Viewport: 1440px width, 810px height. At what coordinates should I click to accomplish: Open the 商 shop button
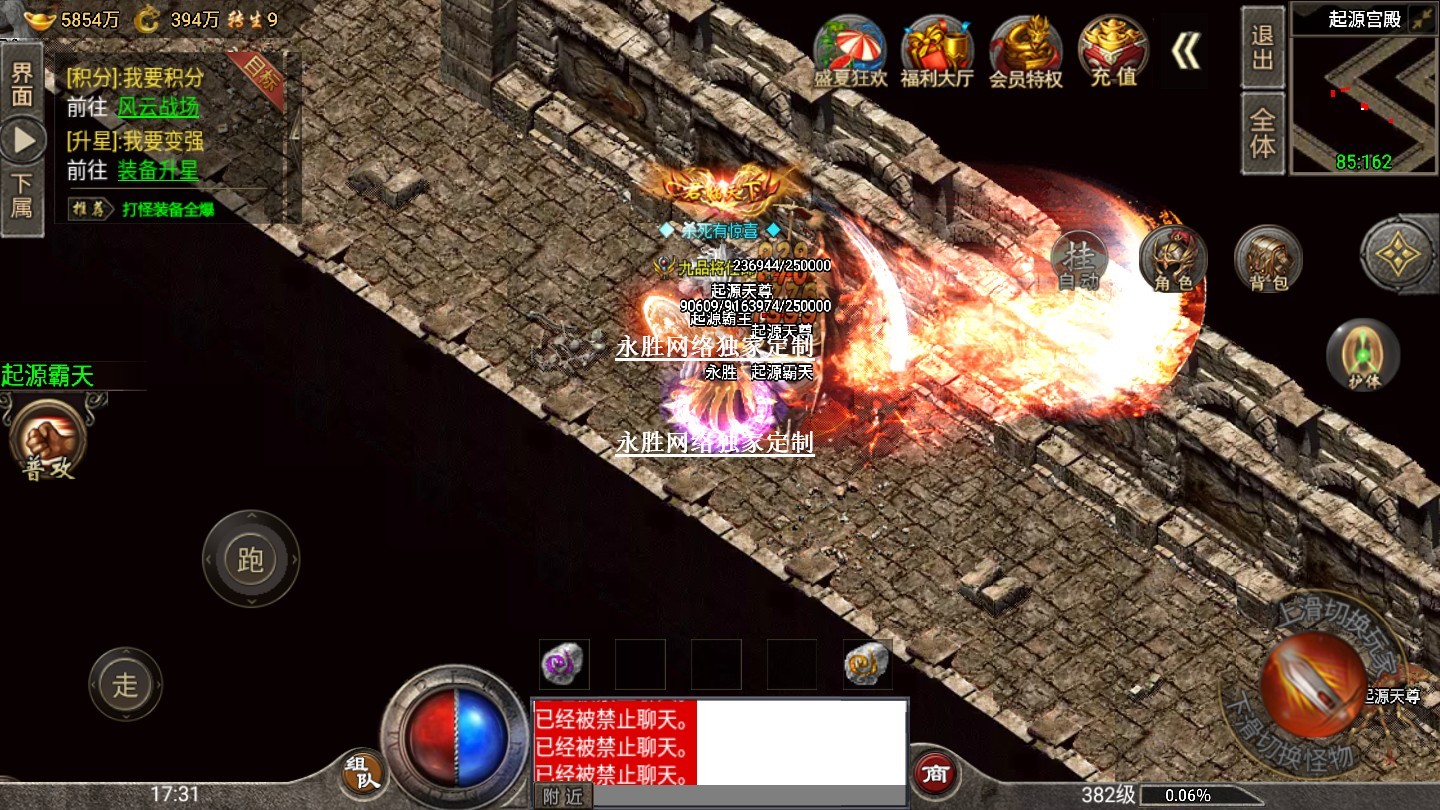click(x=936, y=773)
